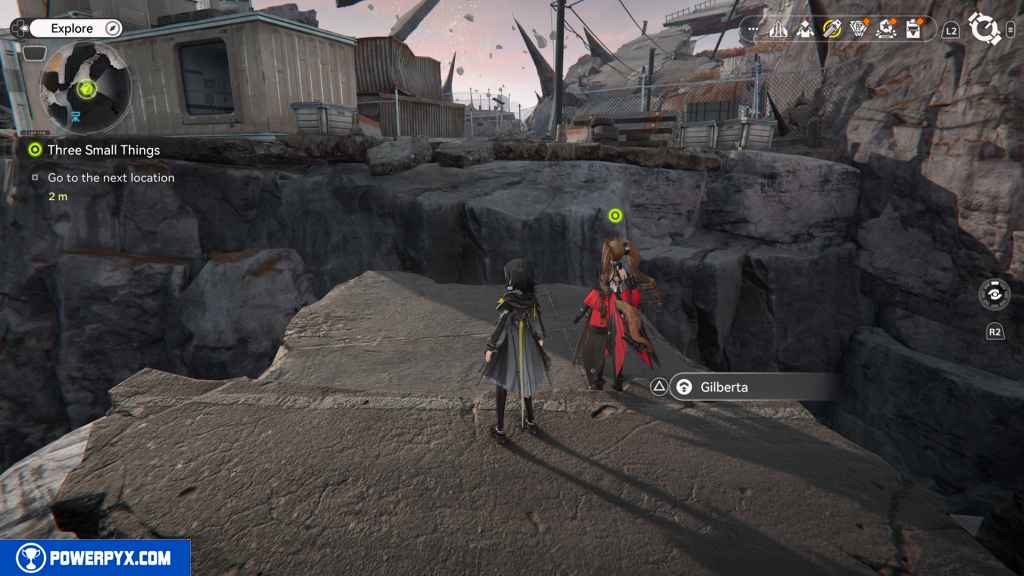Open the triangle emblem icon with notification
This screenshot has height=576, width=1024.
coord(859,29)
